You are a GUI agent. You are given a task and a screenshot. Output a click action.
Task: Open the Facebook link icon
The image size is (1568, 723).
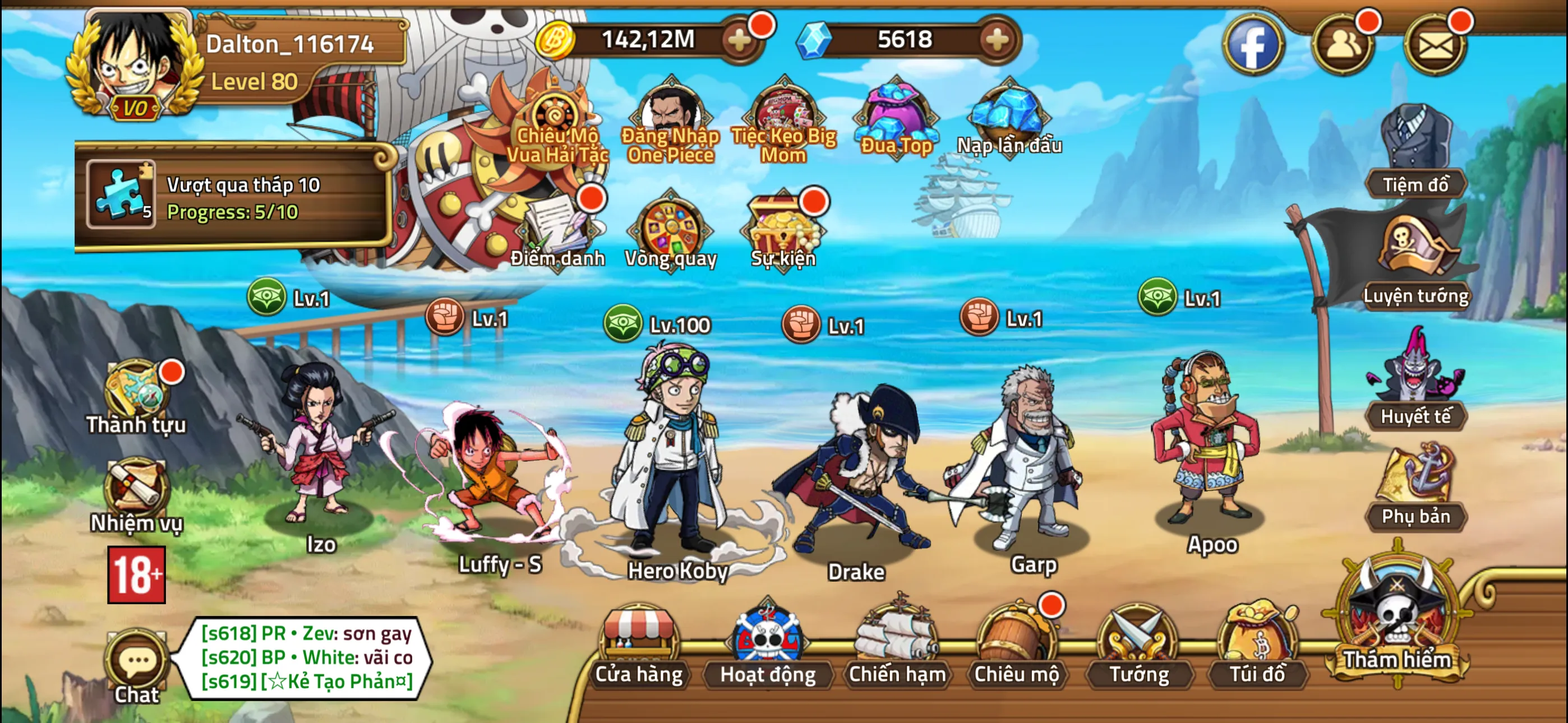pos(1253,44)
